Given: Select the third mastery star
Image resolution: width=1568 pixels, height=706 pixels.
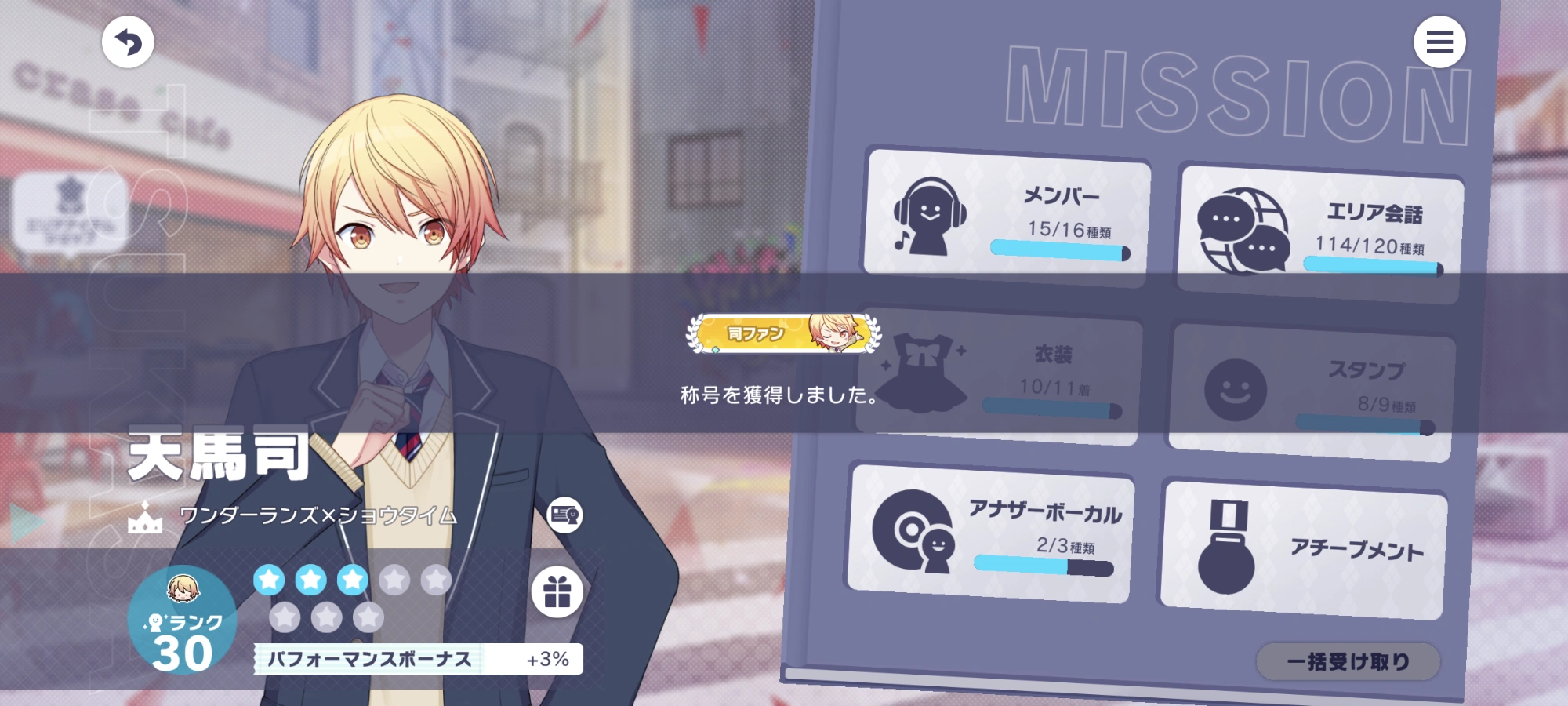Looking at the screenshot, I should pyautogui.click(x=352, y=580).
